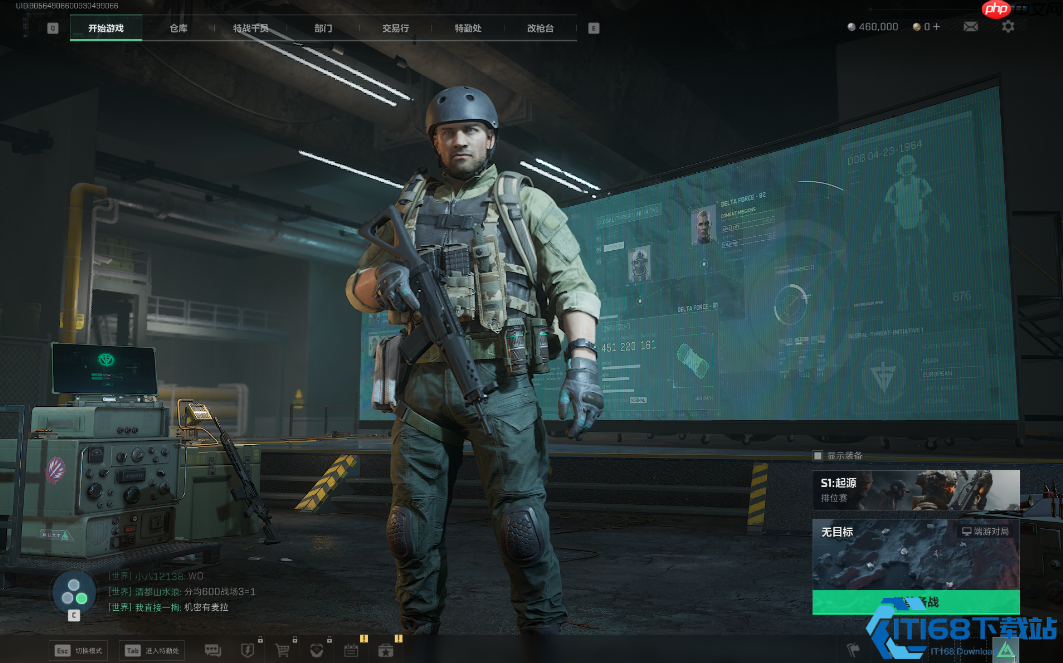Switch to the 特勤处 tab
Viewport: 1063px width, 663px height.
468,28
